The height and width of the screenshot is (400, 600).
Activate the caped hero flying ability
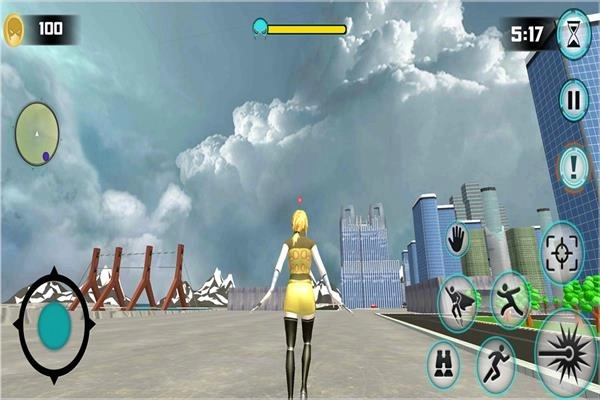click(458, 302)
